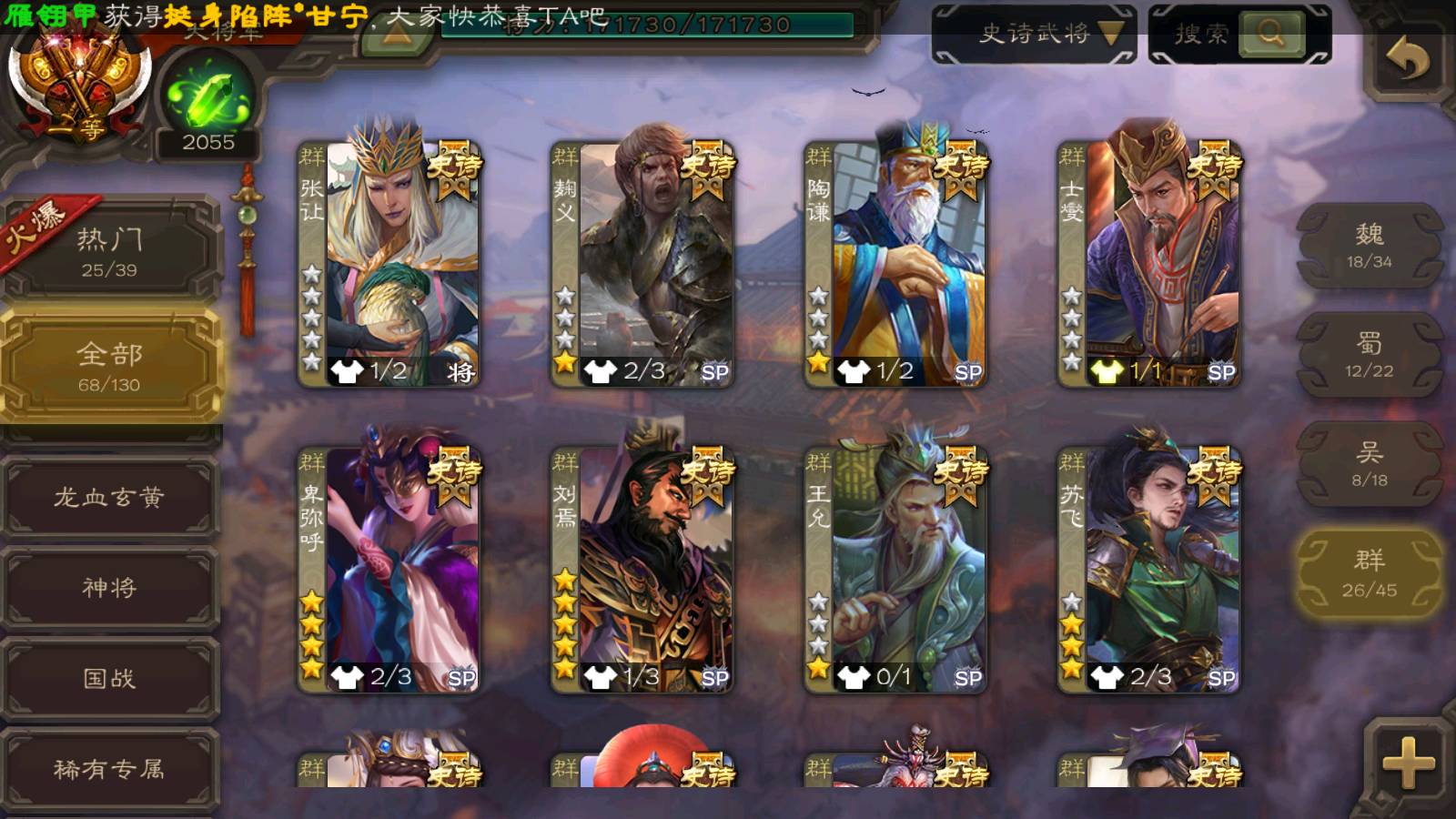Viewport: 1456px width, 819px height.
Task: Open the 史诗武将 filter dropdown
Action: (x=1034, y=35)
